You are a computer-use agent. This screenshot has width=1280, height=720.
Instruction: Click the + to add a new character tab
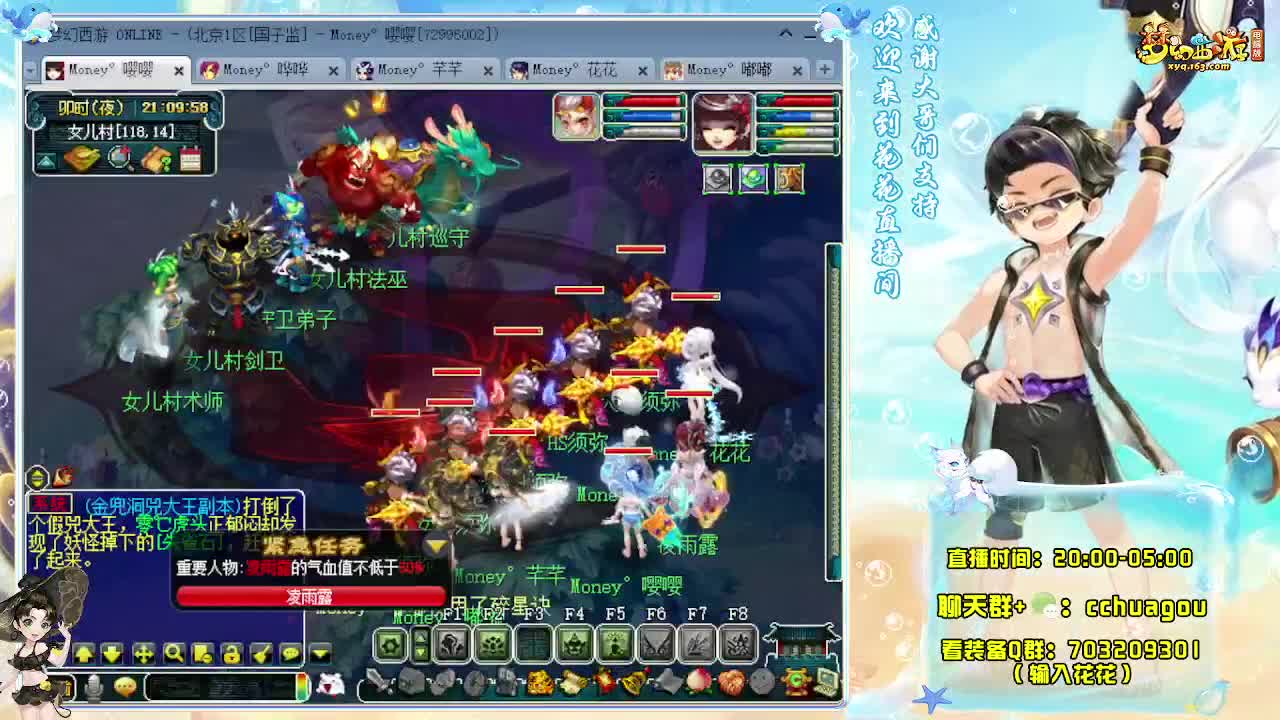(822, 70)
